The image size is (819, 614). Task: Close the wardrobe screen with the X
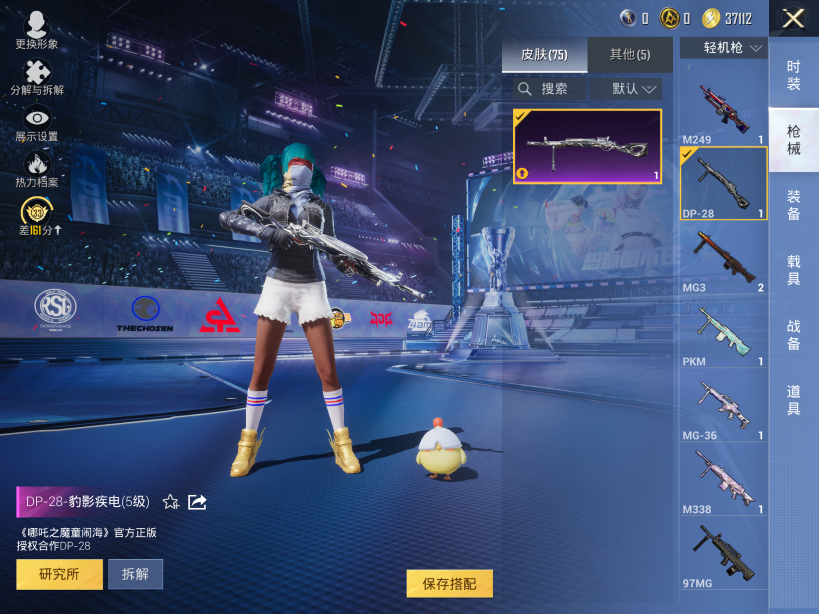(x=793, y=18)
